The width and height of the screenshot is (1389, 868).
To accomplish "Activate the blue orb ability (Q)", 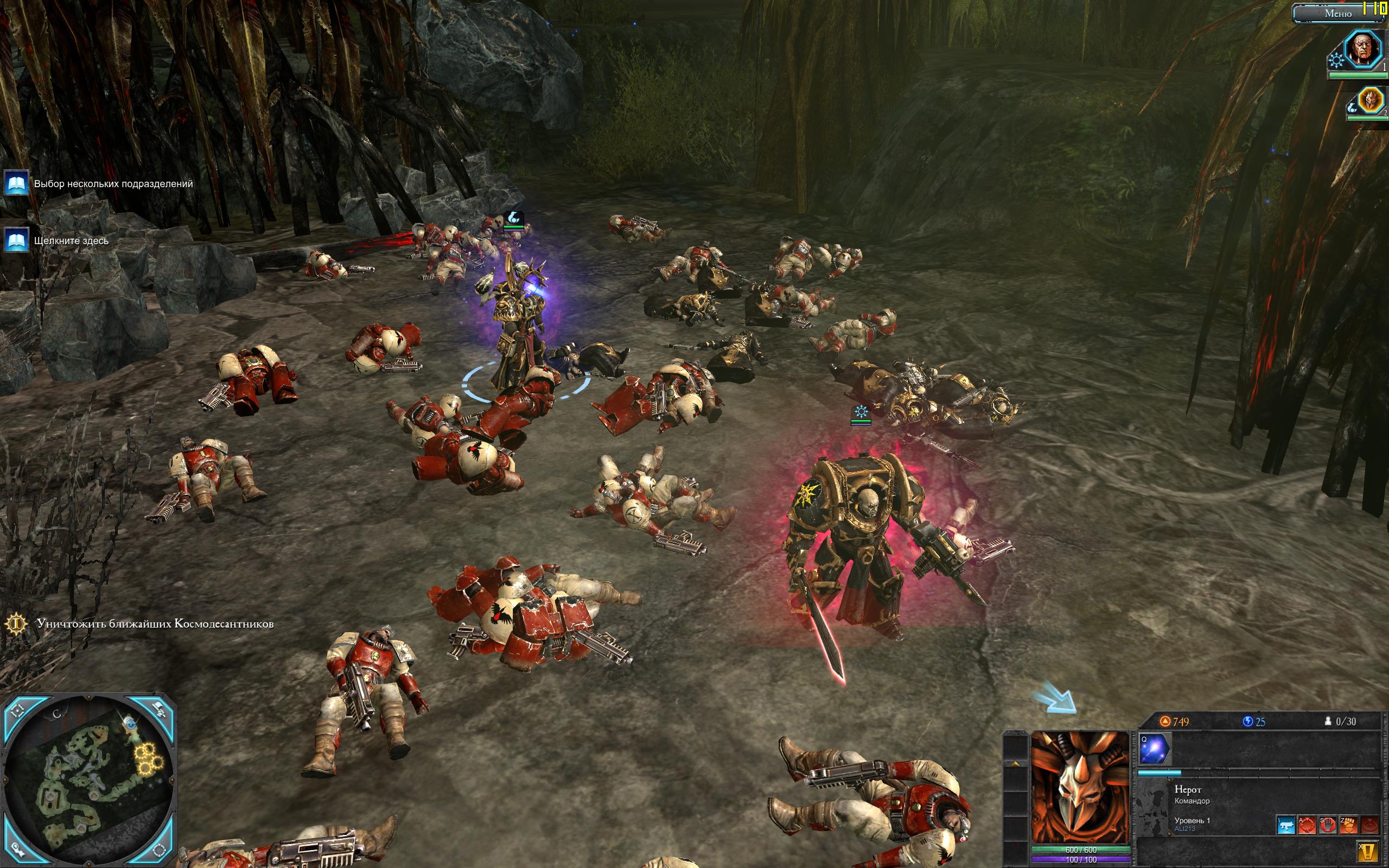I will [x=1155, y=749].
